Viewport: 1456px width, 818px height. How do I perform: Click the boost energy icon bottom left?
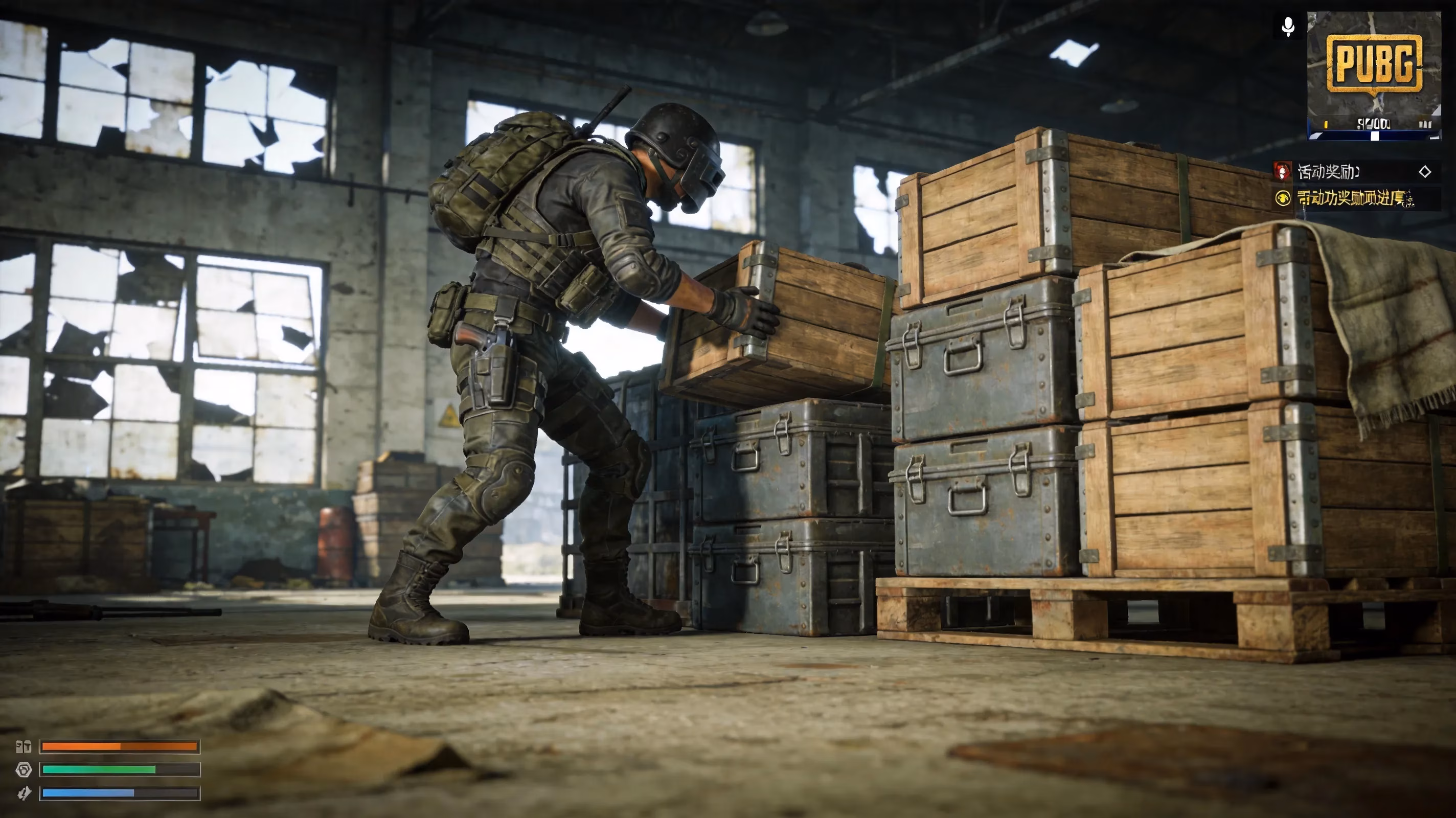[25, 793]
